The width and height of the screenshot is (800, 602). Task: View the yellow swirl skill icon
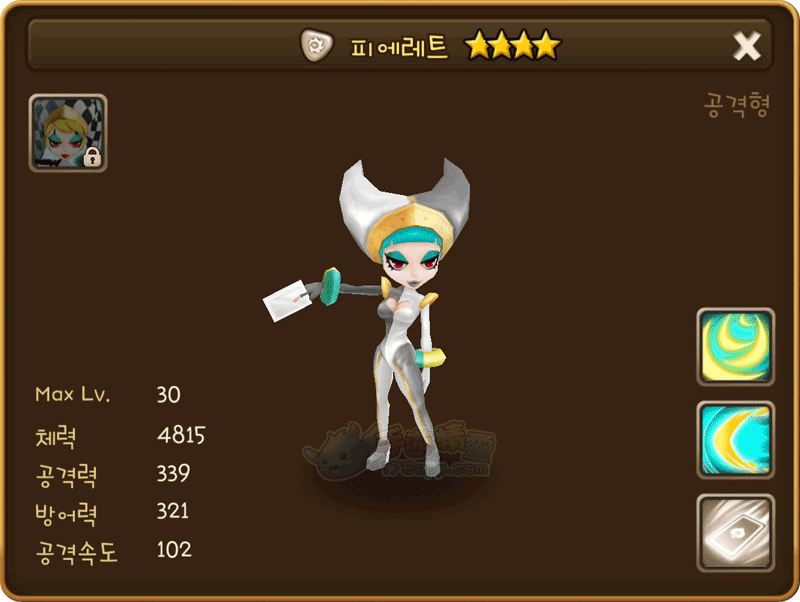(735, 347)
